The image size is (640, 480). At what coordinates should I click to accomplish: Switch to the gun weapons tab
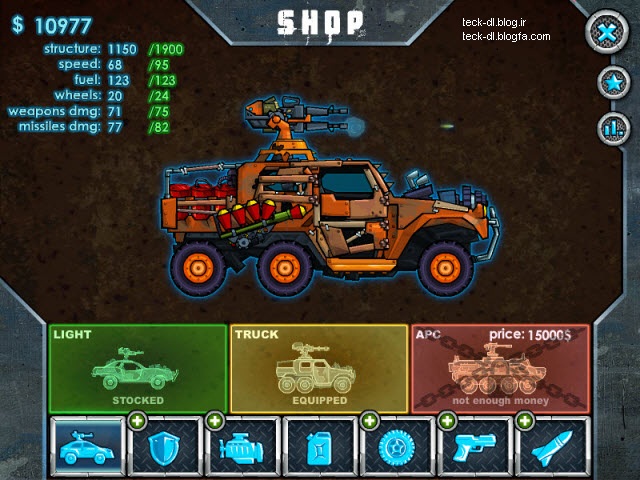(474, 446)
